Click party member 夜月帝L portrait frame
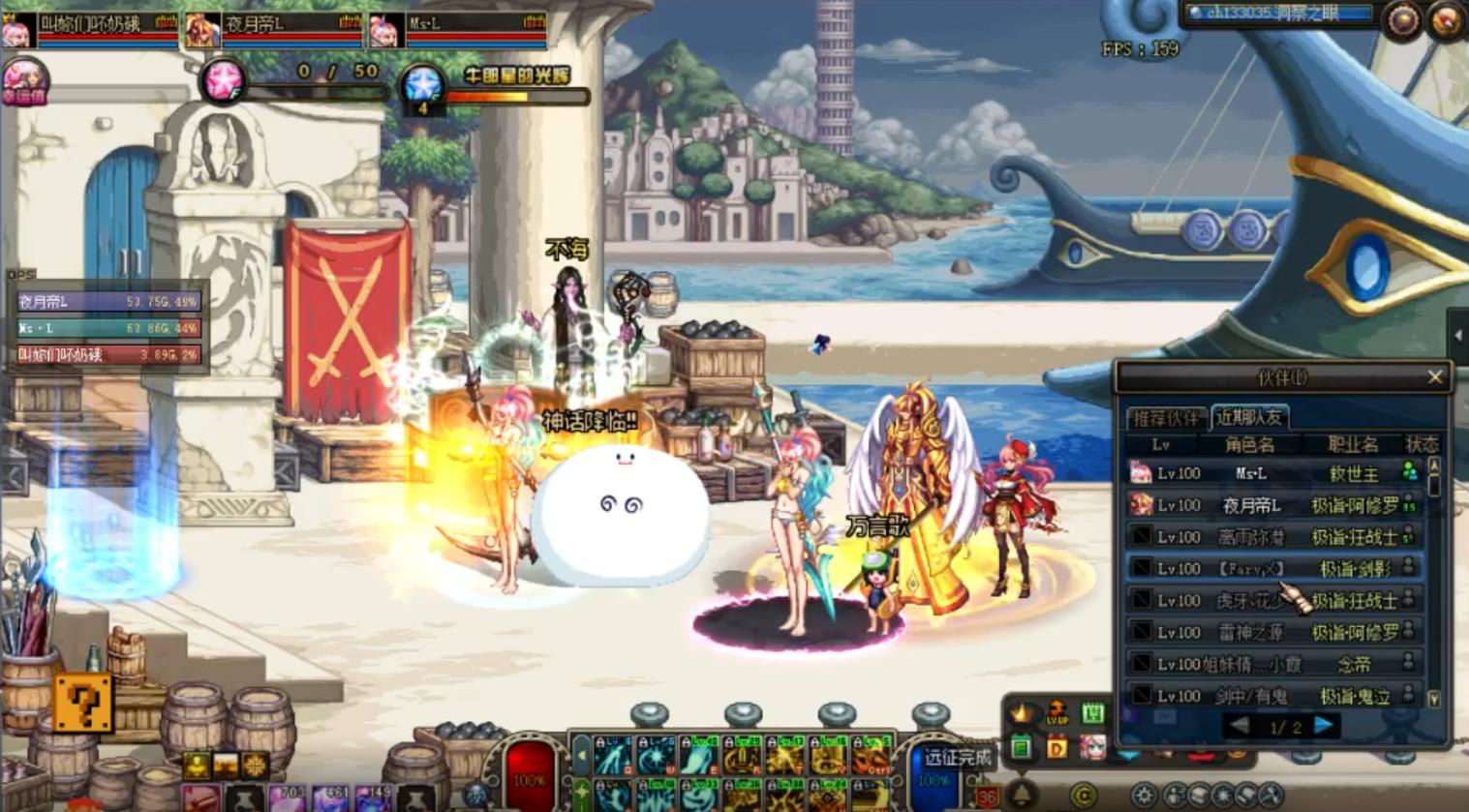The width and height of the screenshot is (1469, 812). point(203,30)
